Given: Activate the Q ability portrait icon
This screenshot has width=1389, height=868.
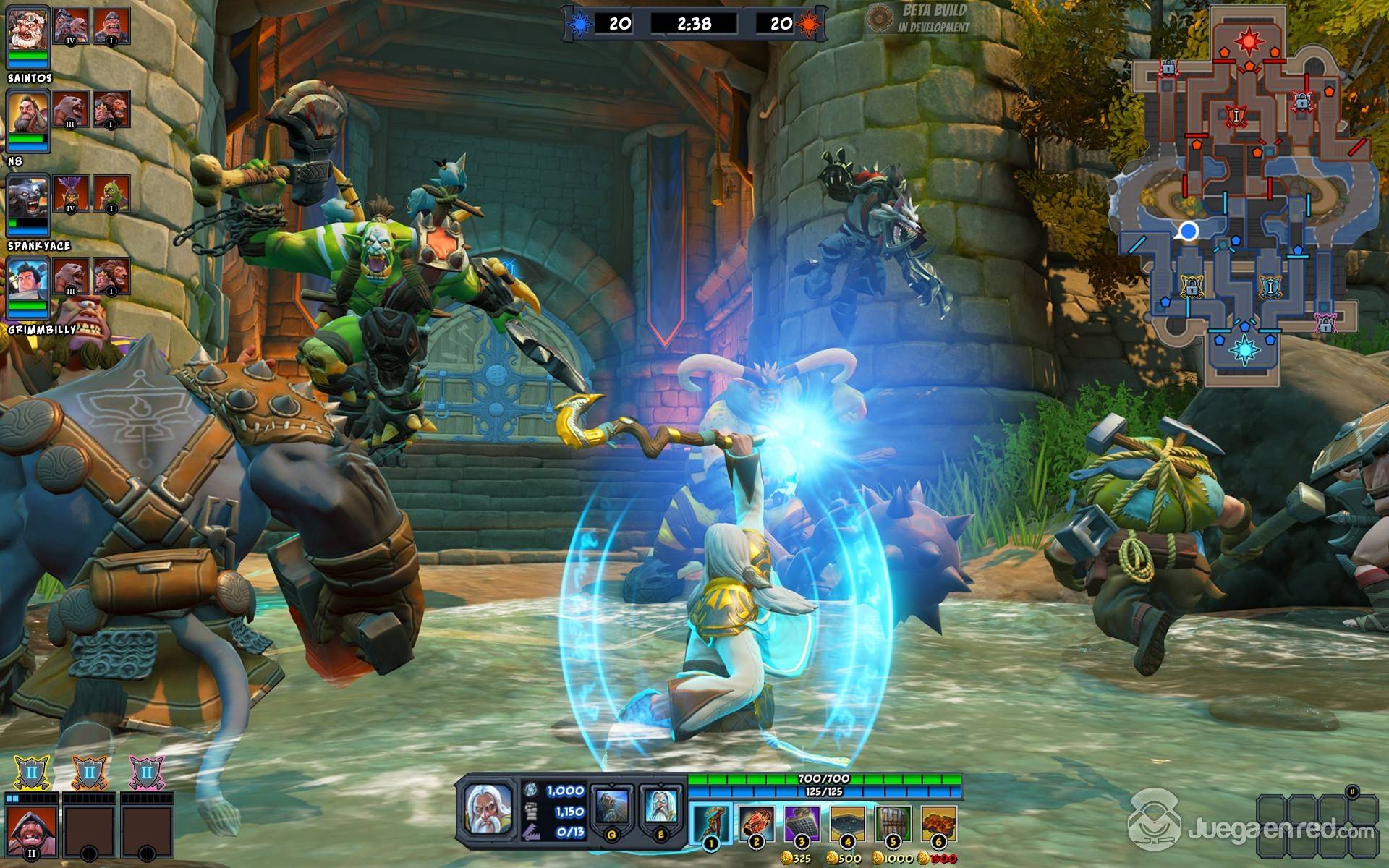Looking at the screenshot, I should 613,809.
